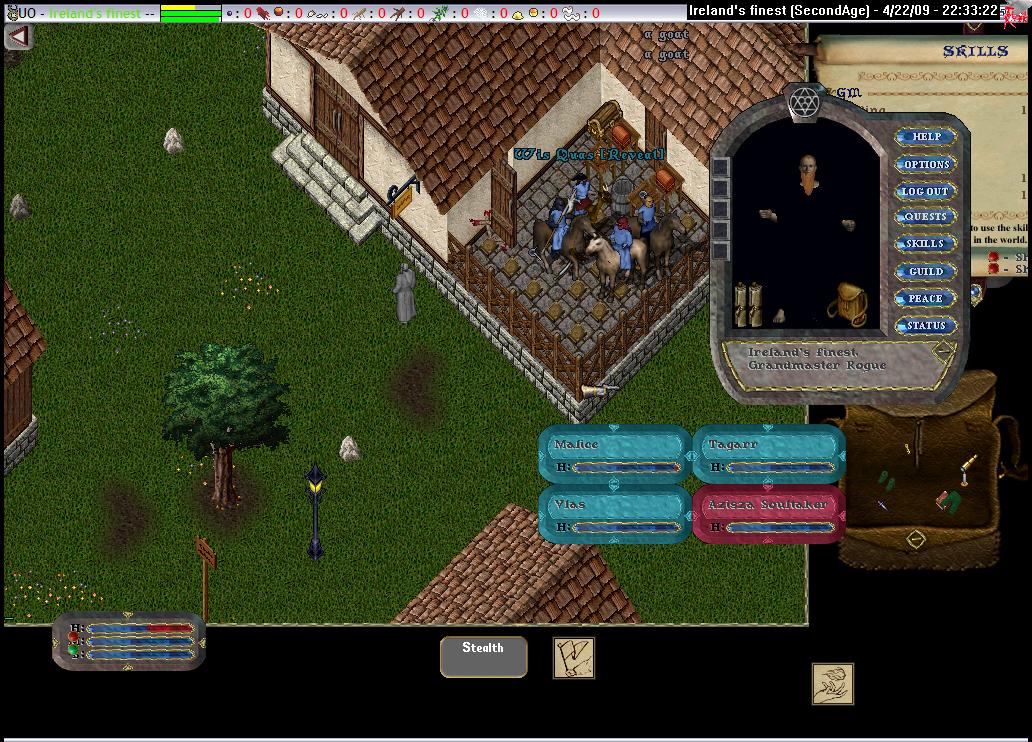Open the Help menu on the paperdoll

pos(926,137)
